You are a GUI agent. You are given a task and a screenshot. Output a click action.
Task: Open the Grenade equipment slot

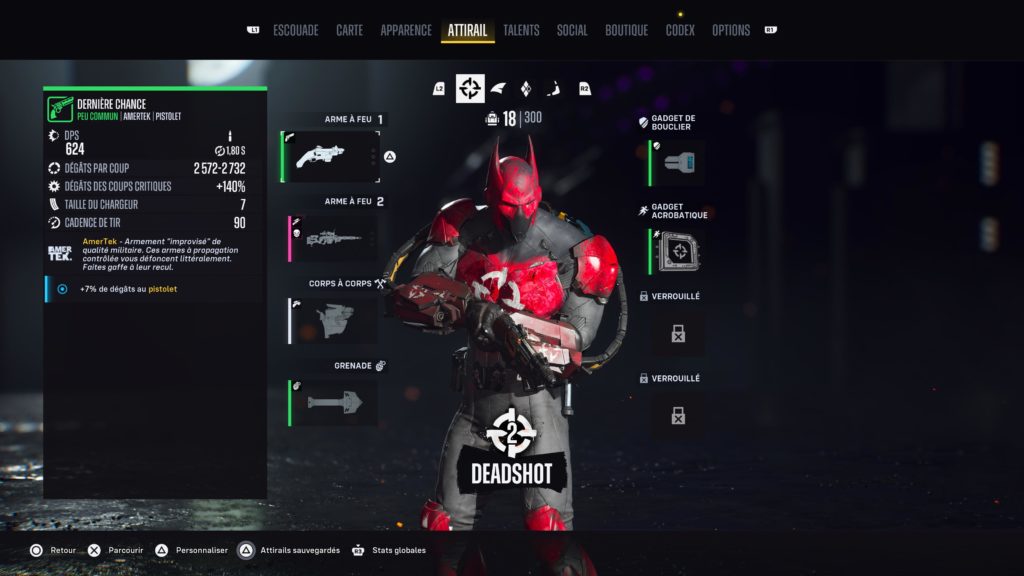(x=334, y=402)
